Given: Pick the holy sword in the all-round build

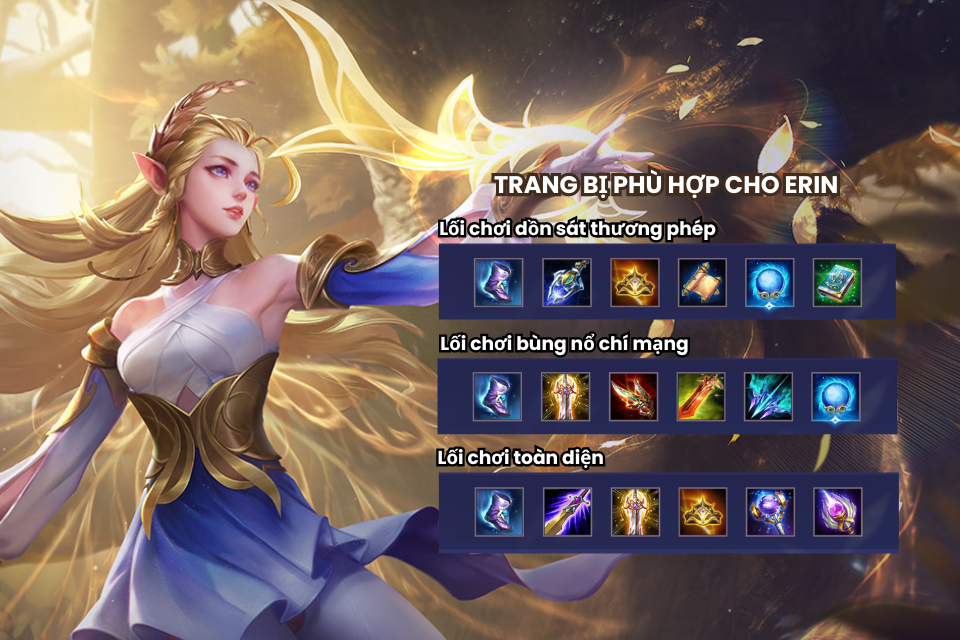Looking at the screenshot, I should [x=634, y=512].
